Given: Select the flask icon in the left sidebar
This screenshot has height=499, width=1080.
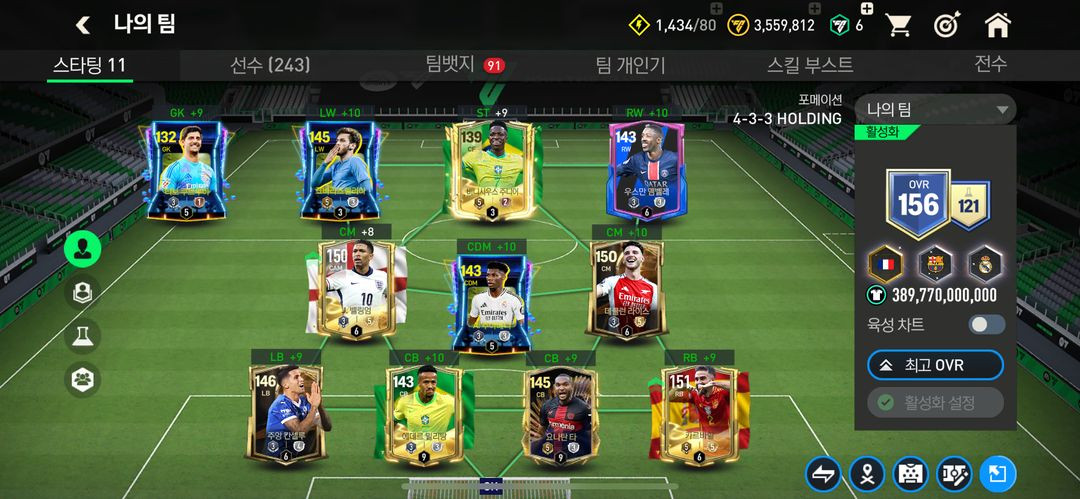Looking at the screenshot, I should click(82, 335).
